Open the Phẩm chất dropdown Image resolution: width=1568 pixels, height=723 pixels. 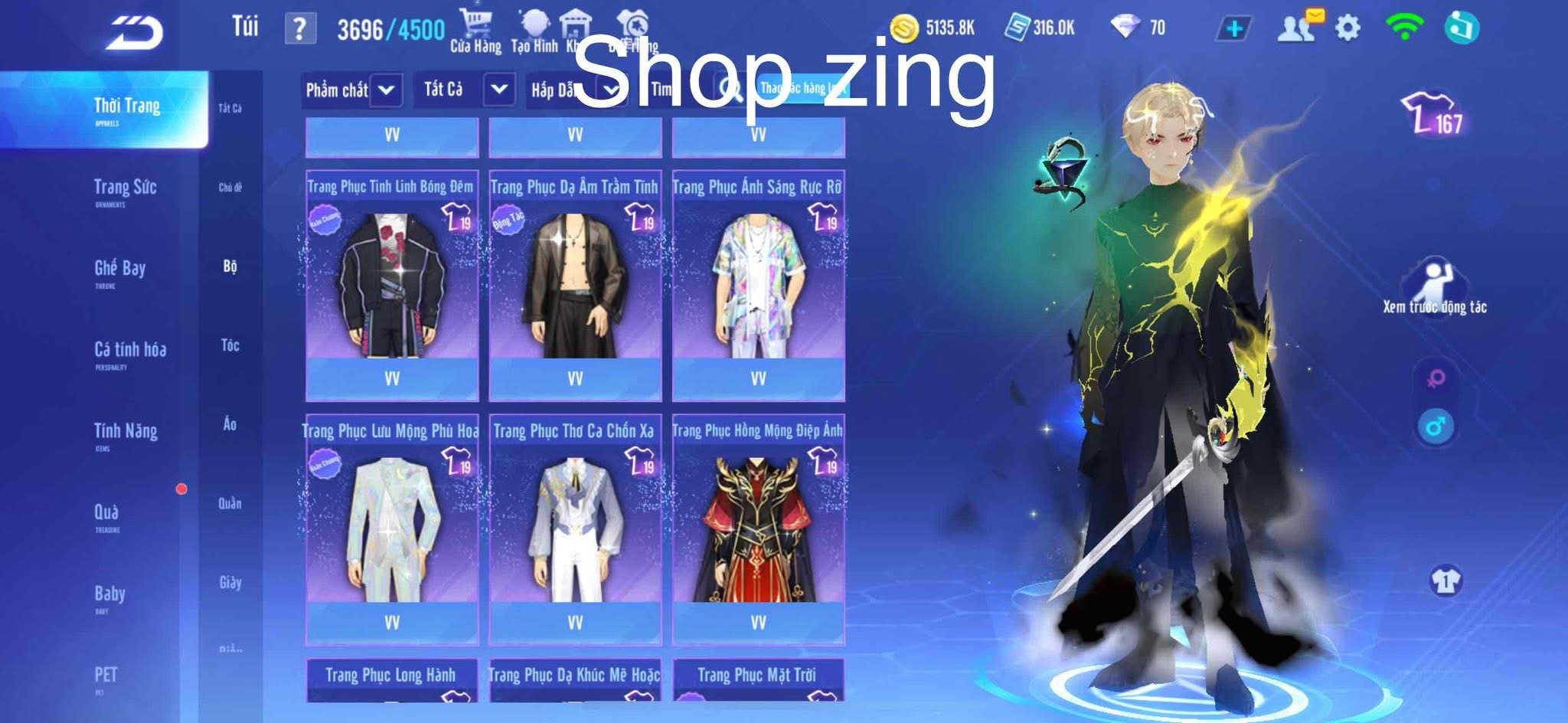[352, 90]
